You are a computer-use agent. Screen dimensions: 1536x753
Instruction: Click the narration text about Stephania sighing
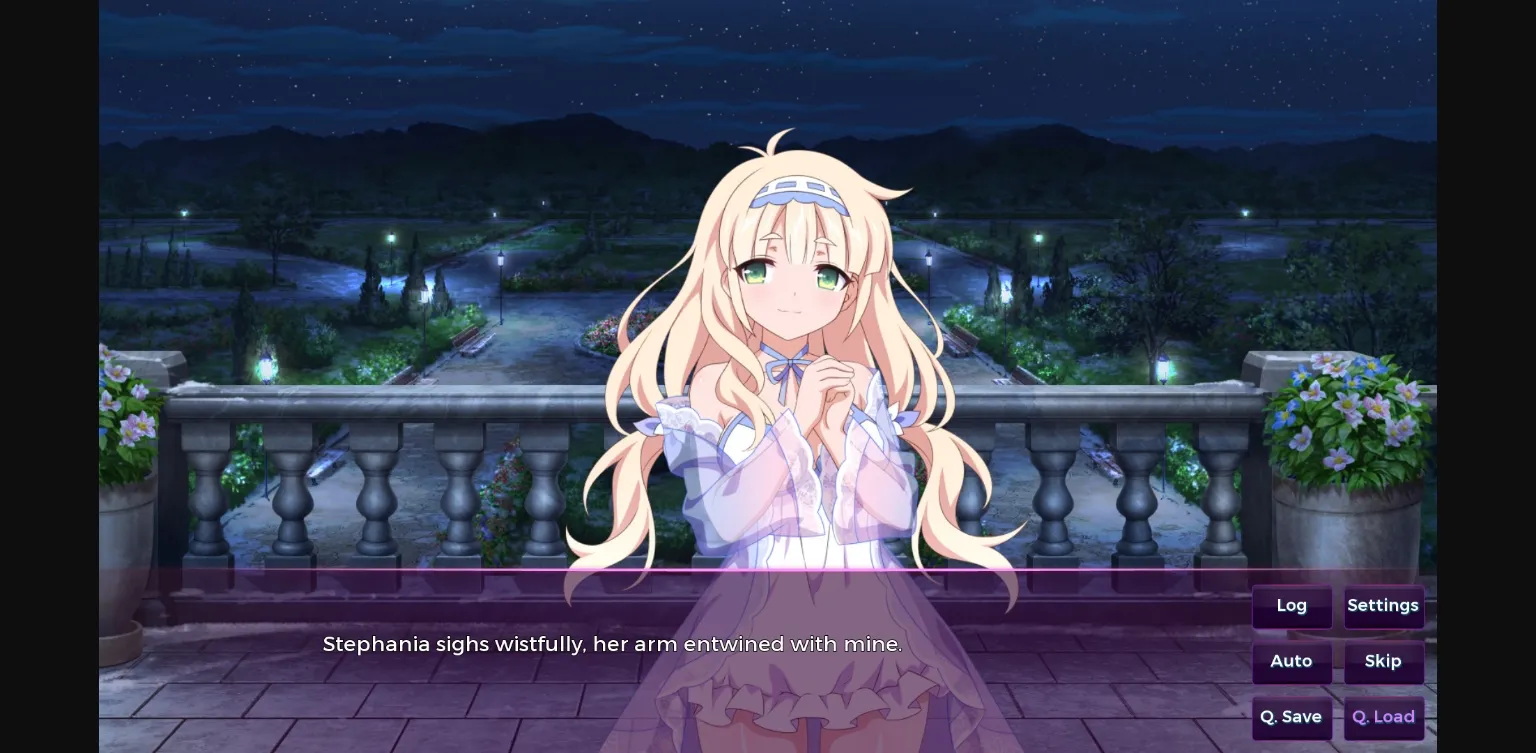pos(612,644)
